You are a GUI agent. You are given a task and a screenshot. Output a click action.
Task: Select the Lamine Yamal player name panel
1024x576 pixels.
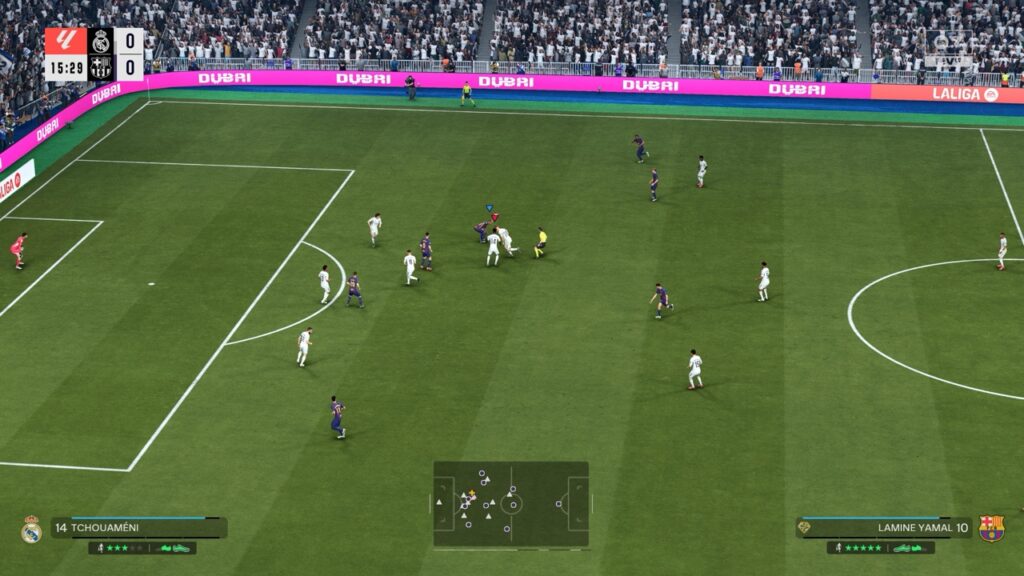[884, 527]
